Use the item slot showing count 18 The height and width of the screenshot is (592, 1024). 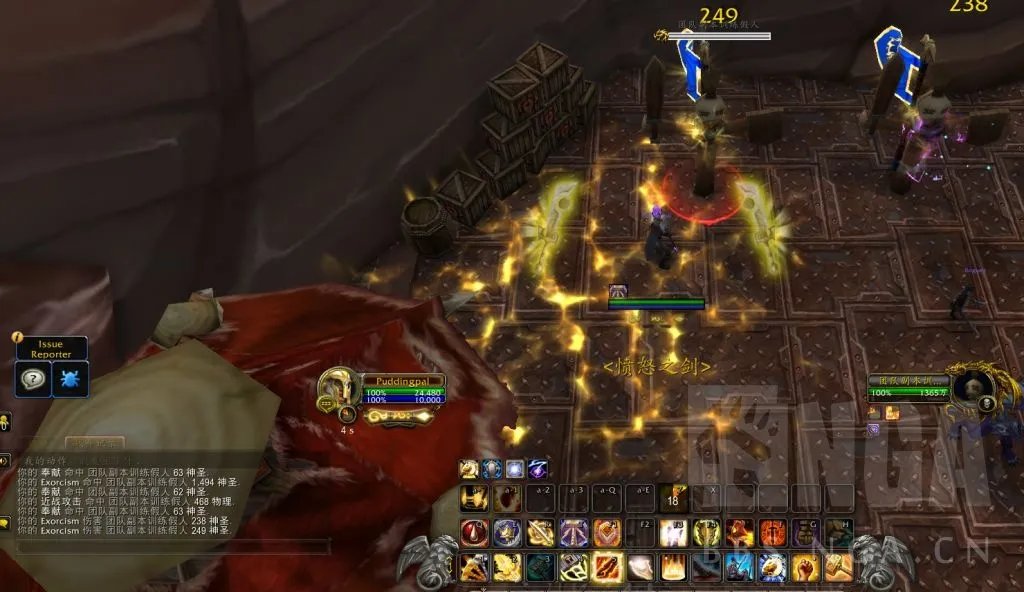673,498
